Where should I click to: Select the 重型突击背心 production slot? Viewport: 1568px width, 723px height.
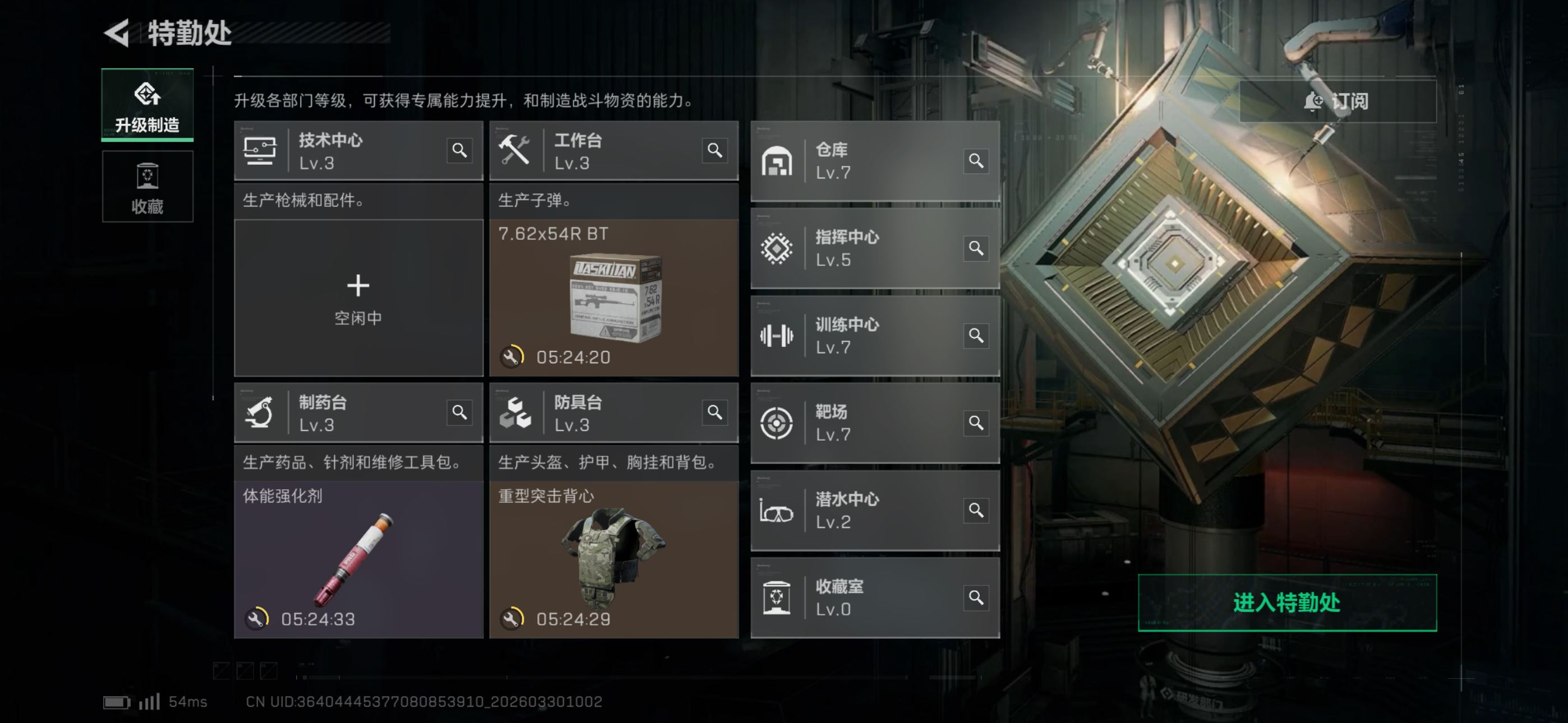pos(614,560)
